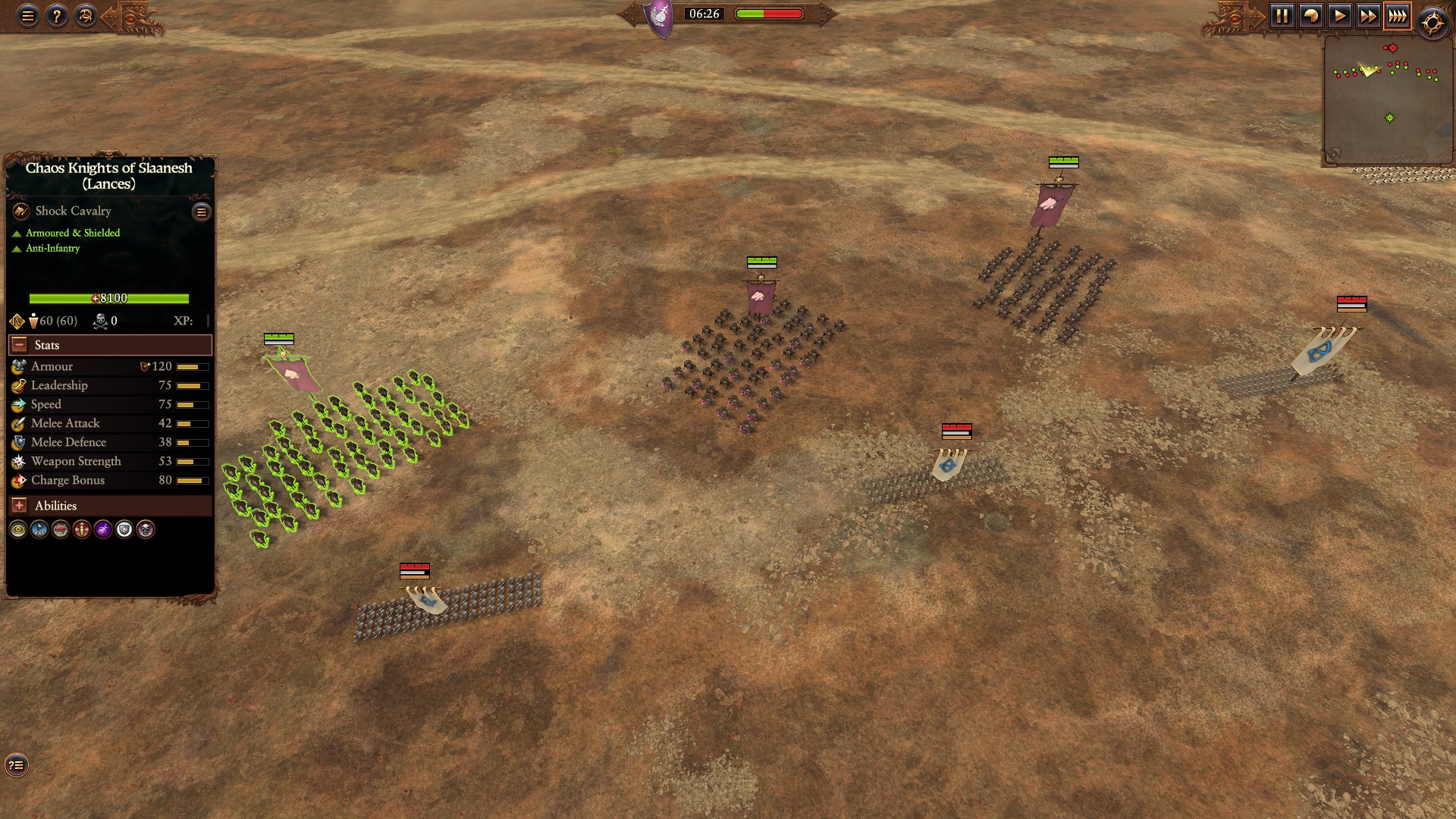The width and height of the screenshot is (1456, 819).
Task: Select the fastest four-arrow speed
Action: tap(1397, 16)
